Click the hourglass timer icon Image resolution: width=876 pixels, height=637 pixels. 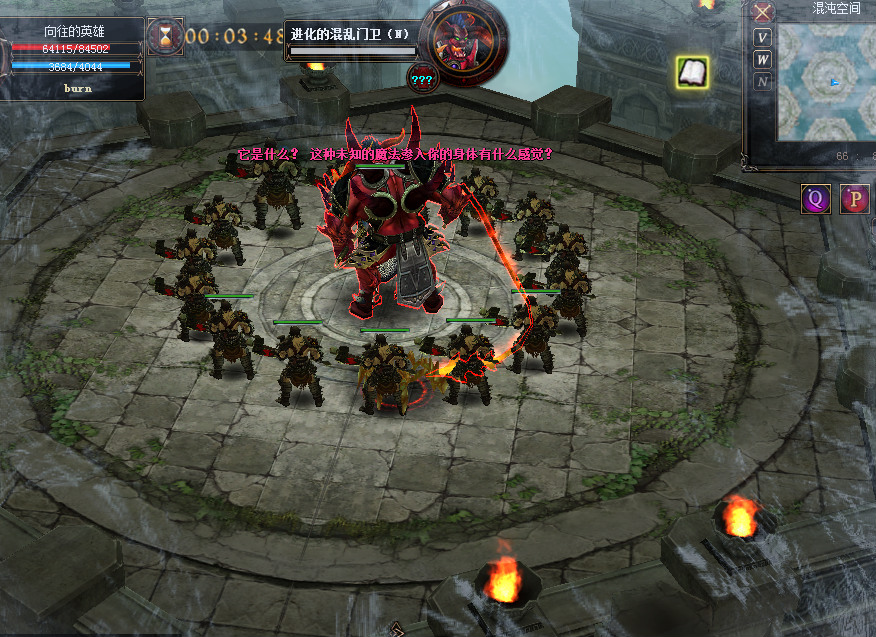tap(164, 37)
